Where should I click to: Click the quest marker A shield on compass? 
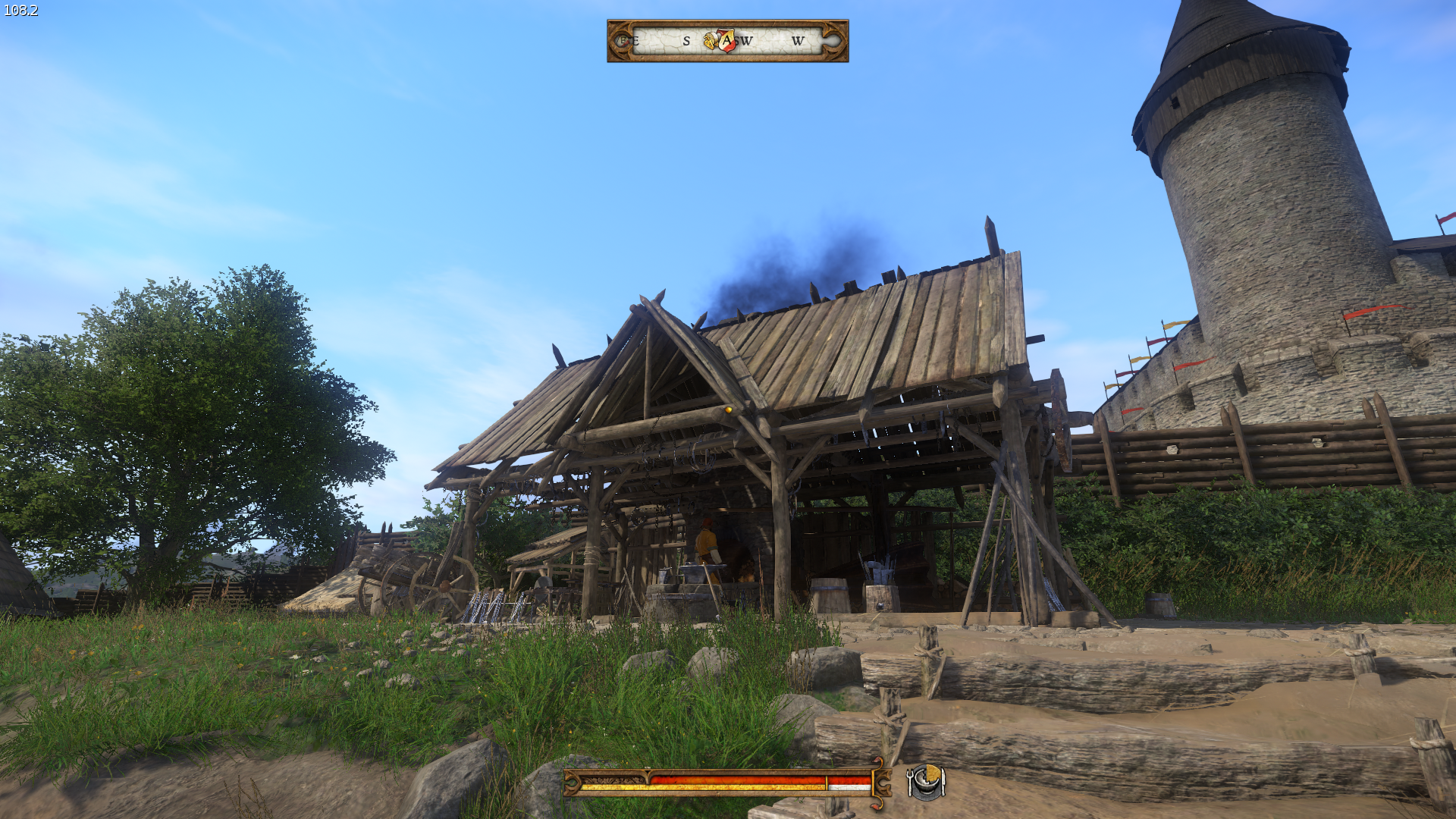726,40
